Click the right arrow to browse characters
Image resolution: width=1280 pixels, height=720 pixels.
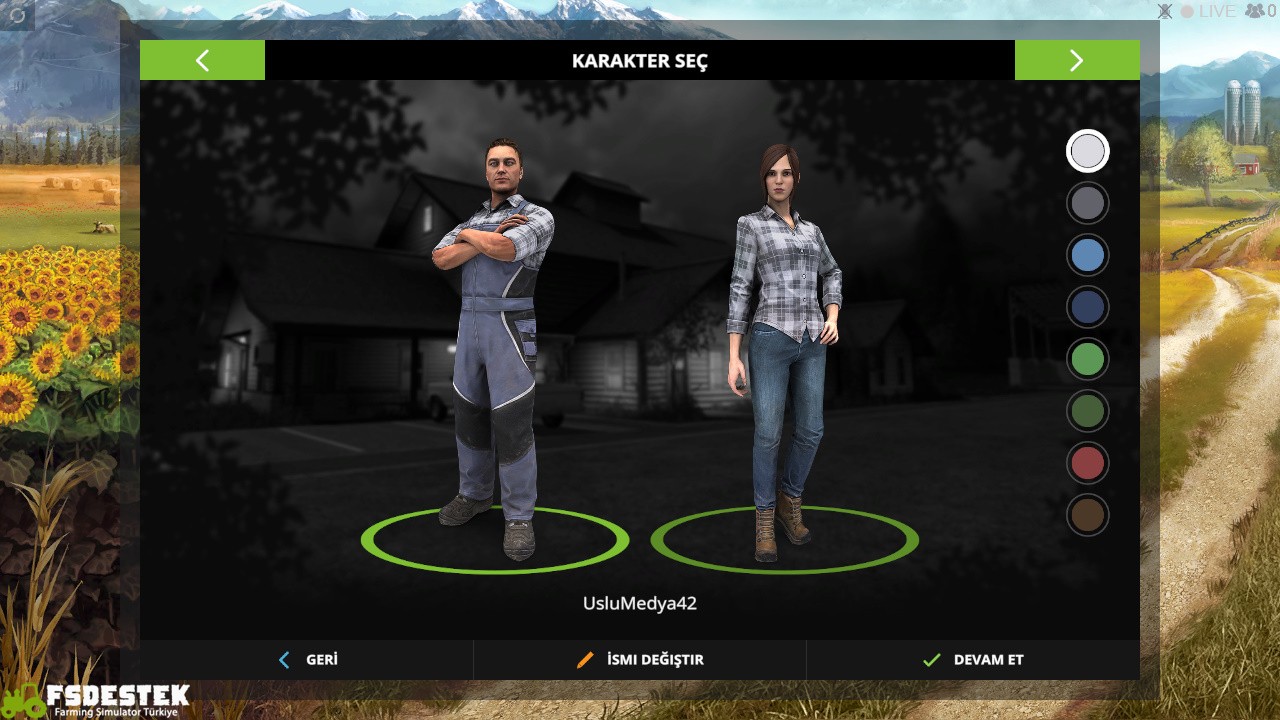point(1077,60)
